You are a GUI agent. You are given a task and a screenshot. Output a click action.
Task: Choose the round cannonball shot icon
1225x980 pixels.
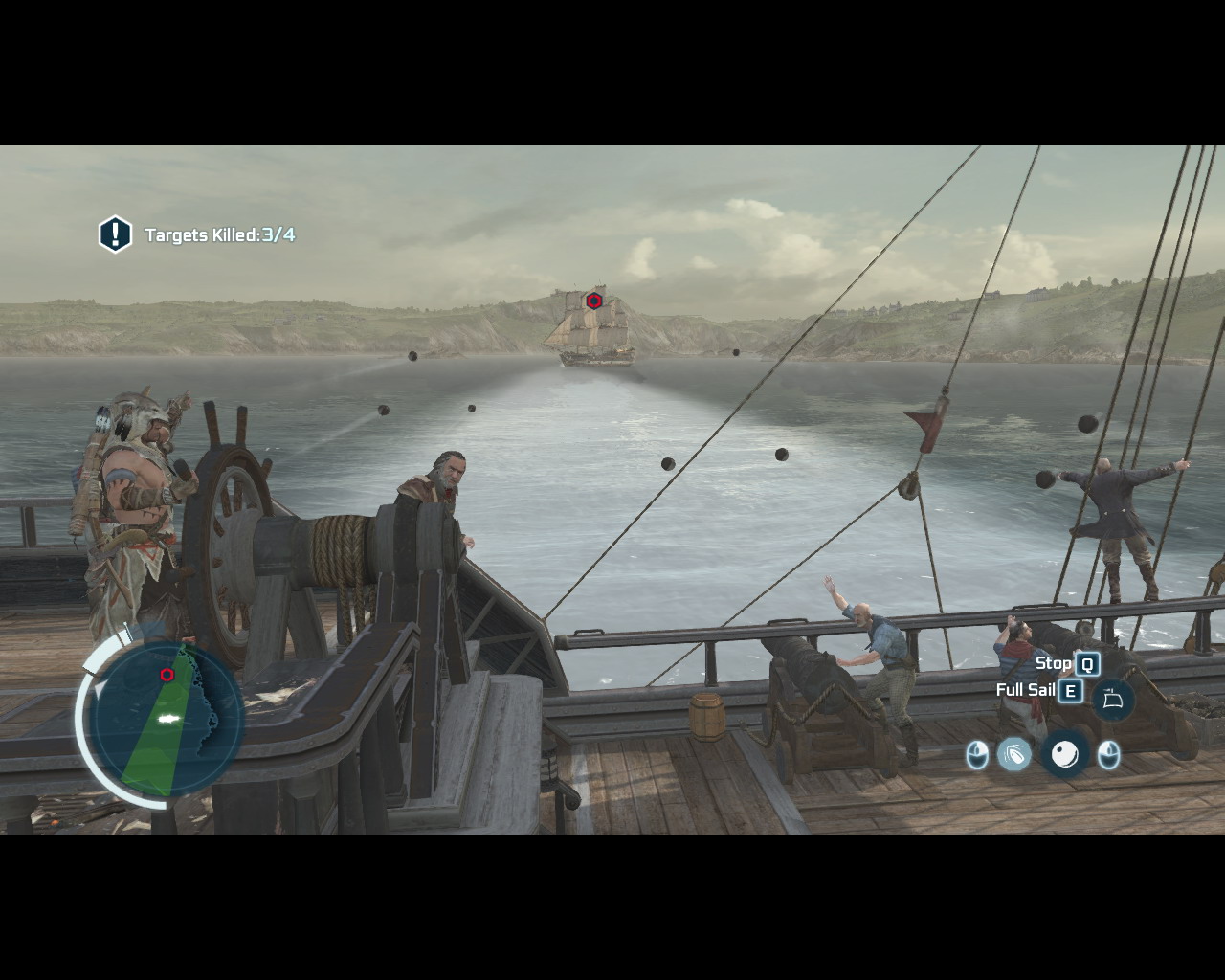pyautogui.click(x=1064, y=755)
